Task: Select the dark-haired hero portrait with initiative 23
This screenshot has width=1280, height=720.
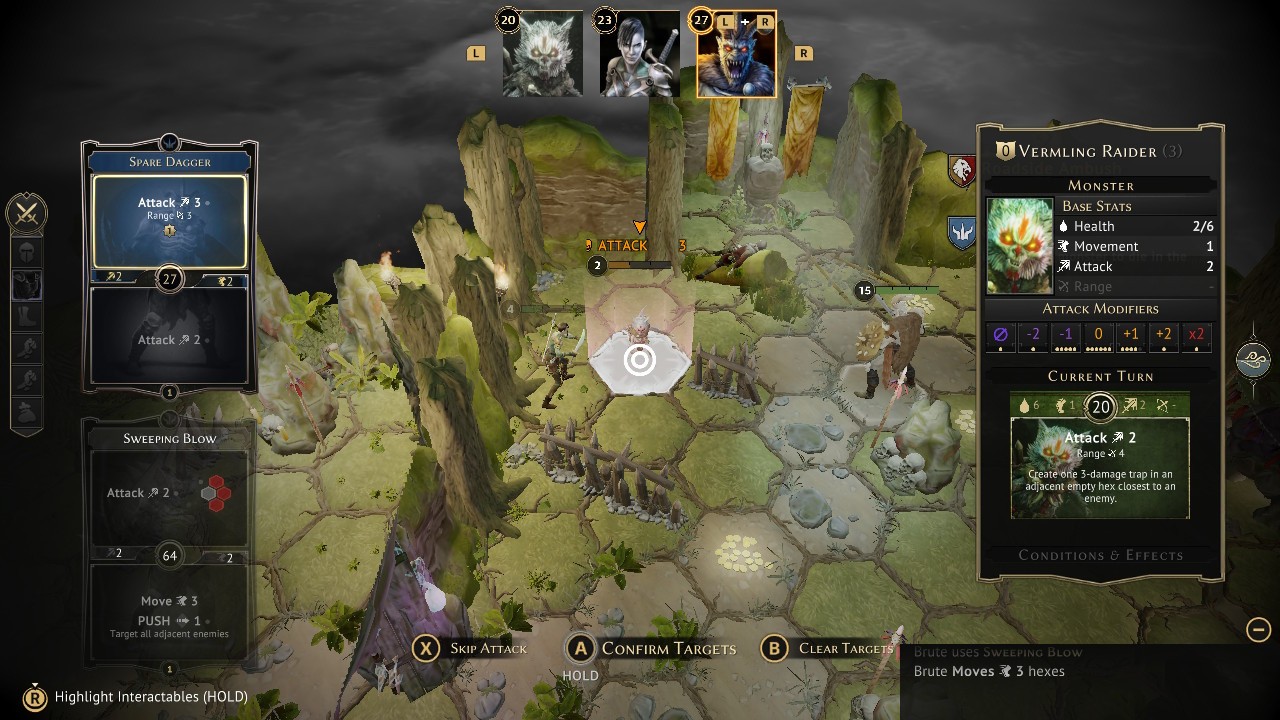Action: point(639,54)
